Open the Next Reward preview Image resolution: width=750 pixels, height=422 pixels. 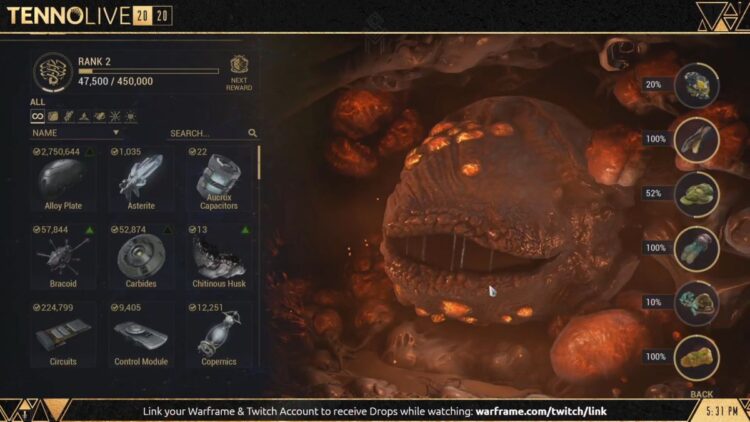(x=239, y=71)
